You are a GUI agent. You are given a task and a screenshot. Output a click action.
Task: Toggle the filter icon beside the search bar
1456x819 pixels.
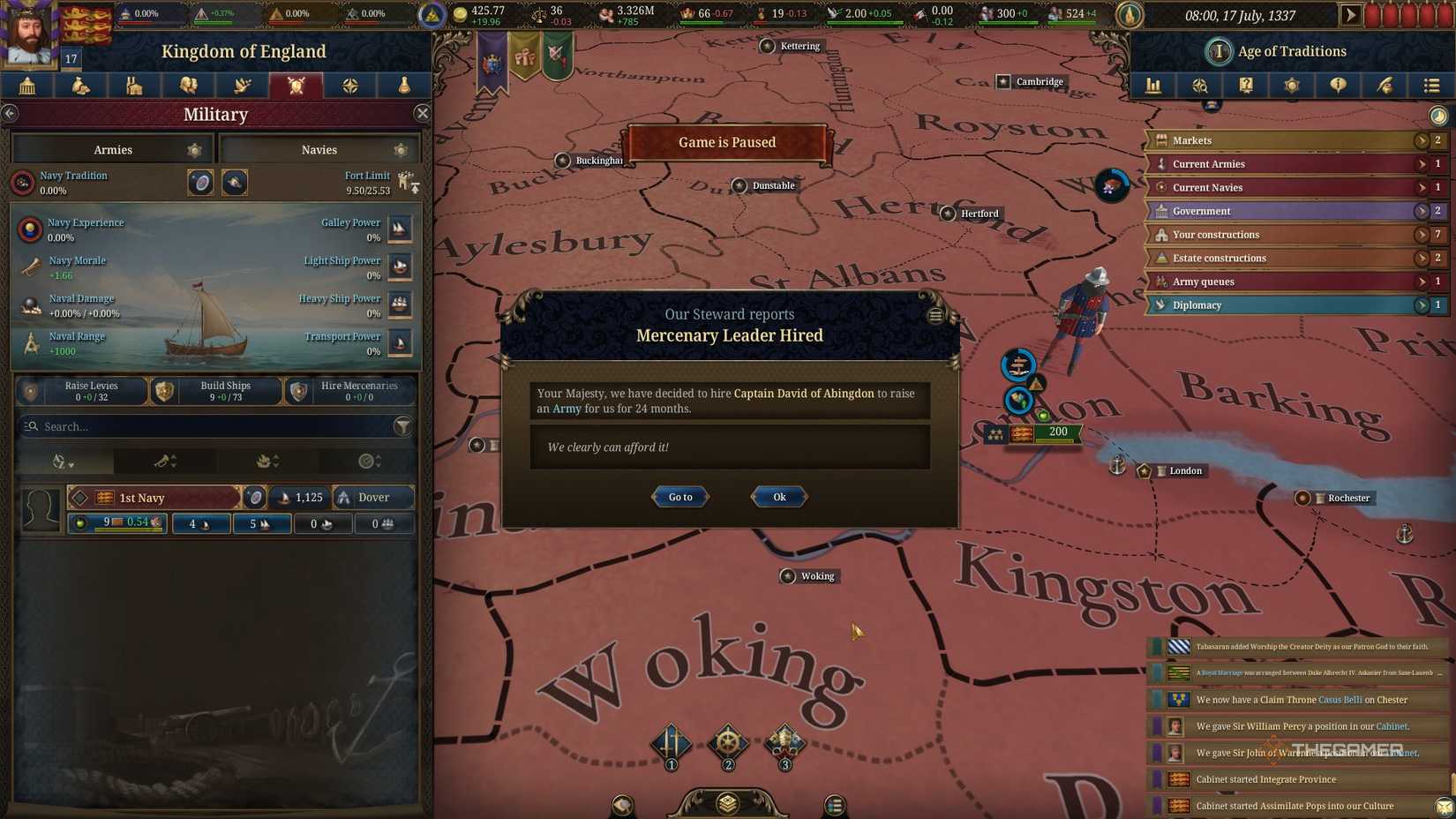tap(404, 426)
